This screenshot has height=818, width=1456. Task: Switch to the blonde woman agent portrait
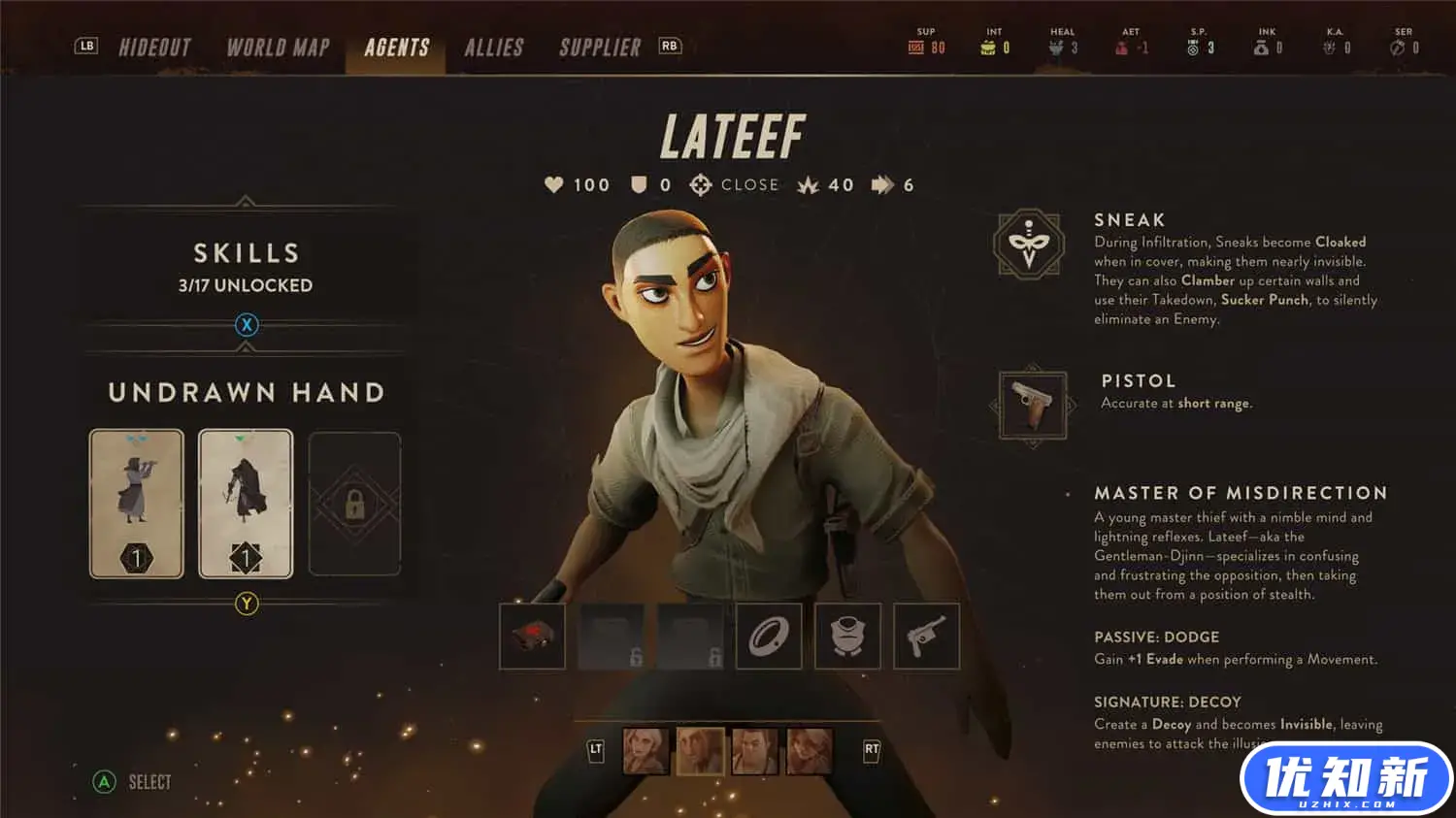[645, 751]
